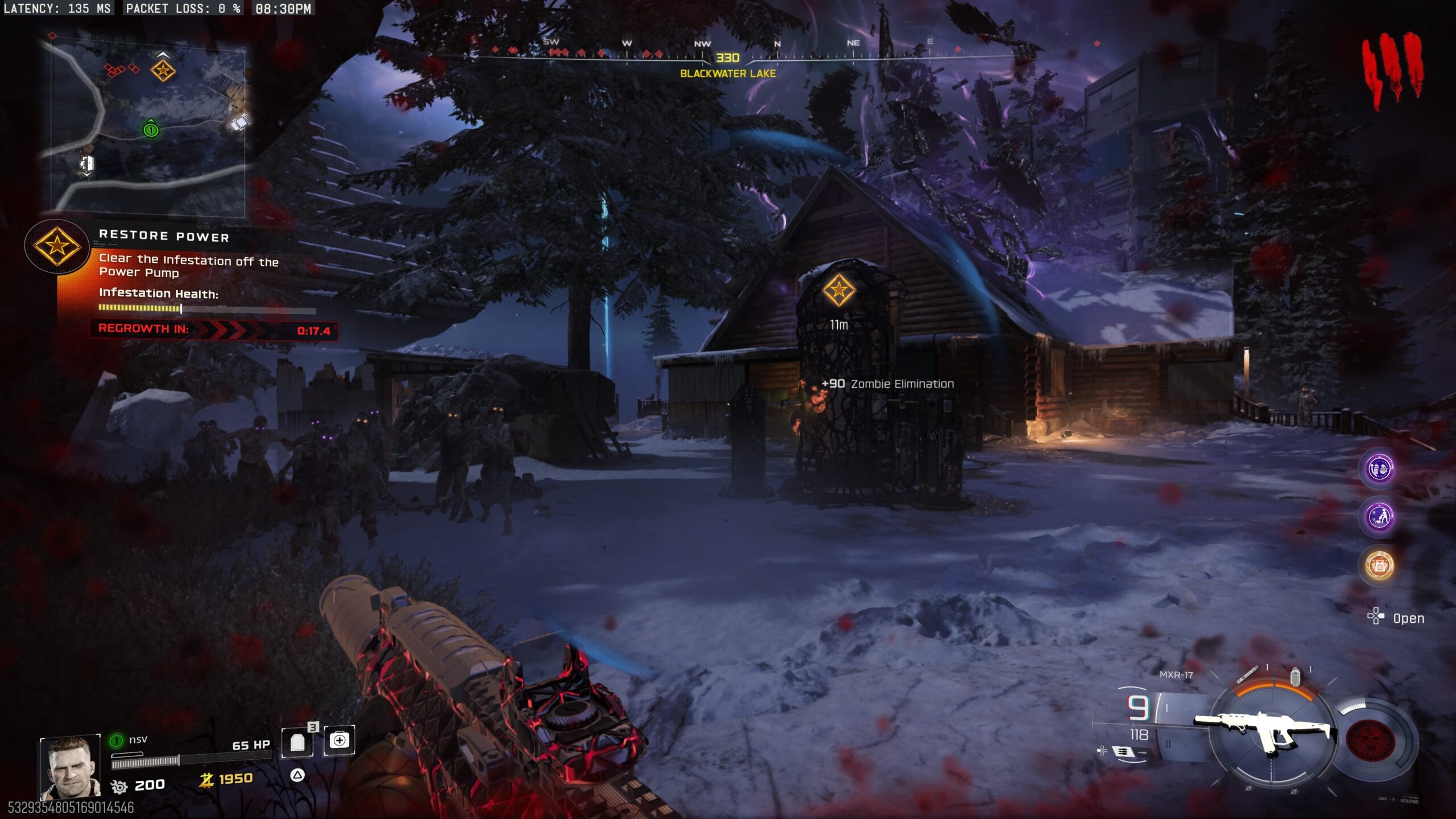The height and width of the screenshot is (819, 1456).
Task: Click the power door icon on the minimap
Action: (86, 164)
